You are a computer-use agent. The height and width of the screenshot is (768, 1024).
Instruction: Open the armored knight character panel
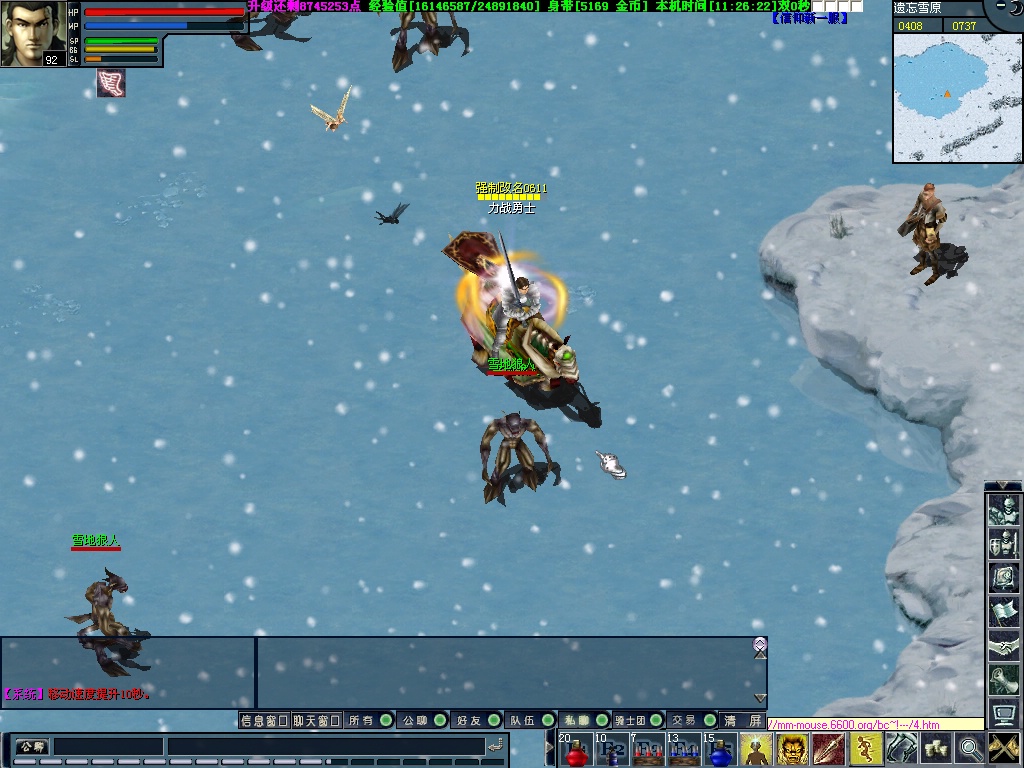click(1003, 512)
